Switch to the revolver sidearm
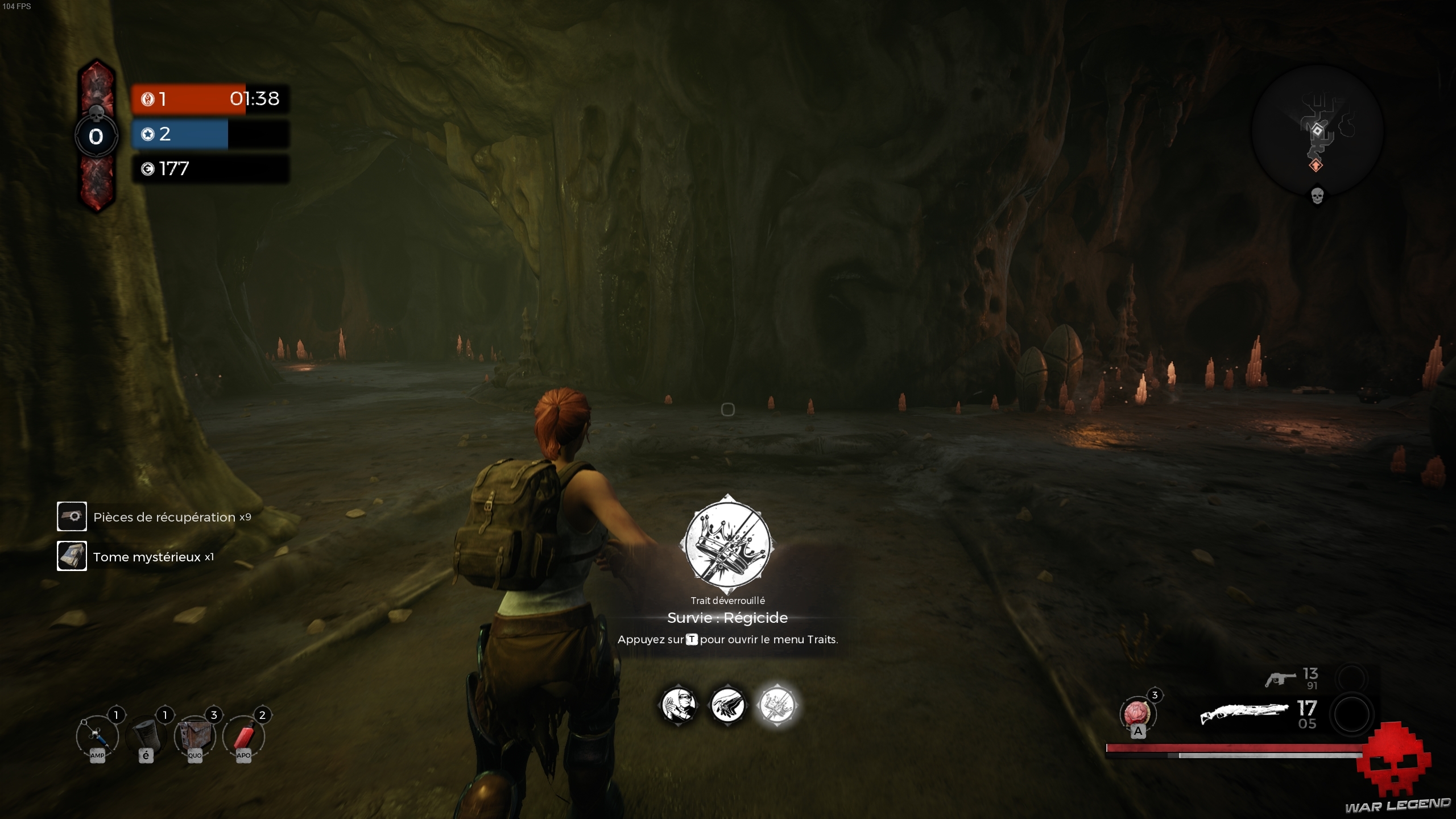Image resolution: width=1456 pixels, height=819 pixels. click(x=1280, y=679)
